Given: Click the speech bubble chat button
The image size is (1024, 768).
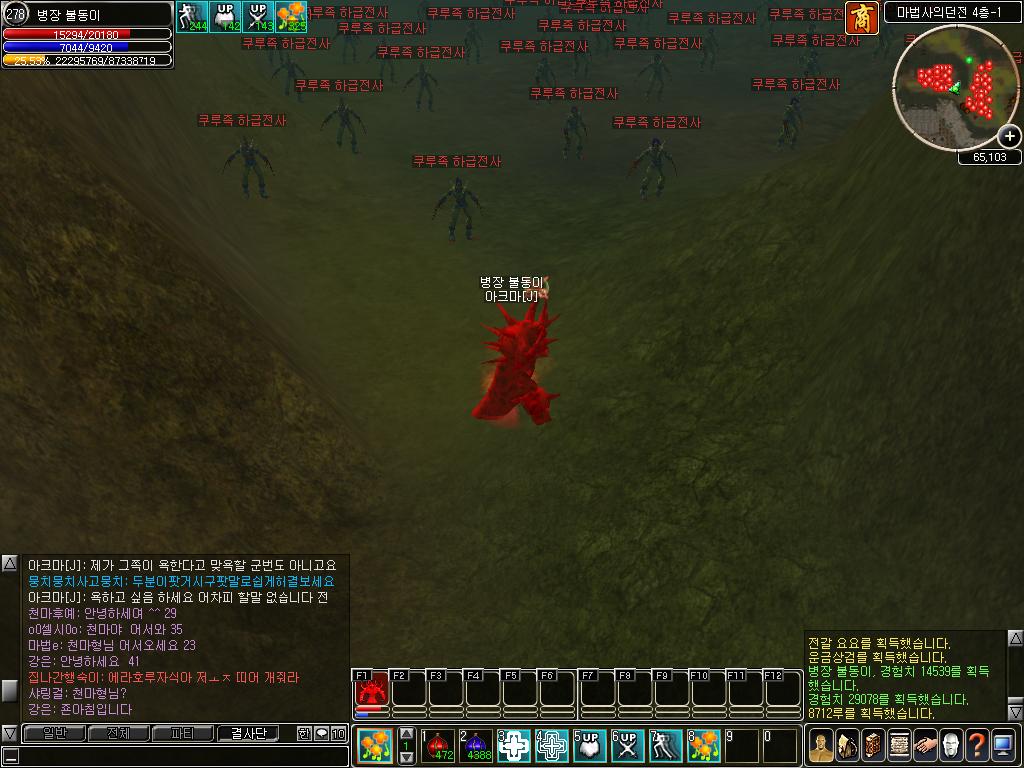Looking at the screenshot, I should pos(321,733).
